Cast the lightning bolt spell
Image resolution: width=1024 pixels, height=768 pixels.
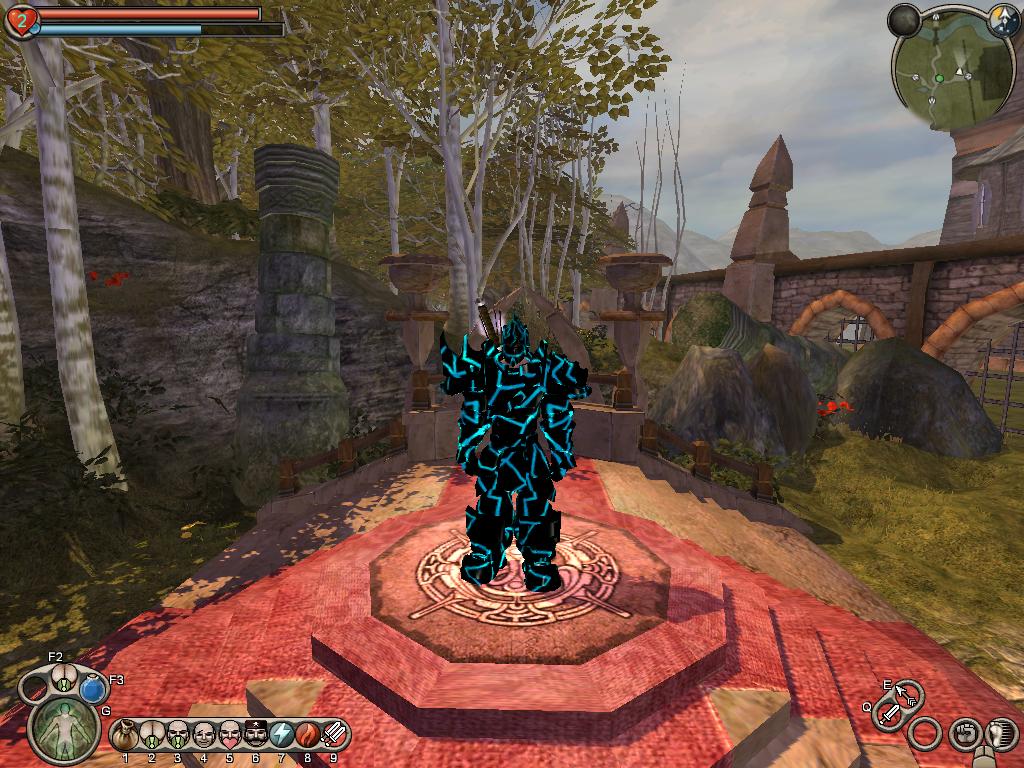coord(281,735)
